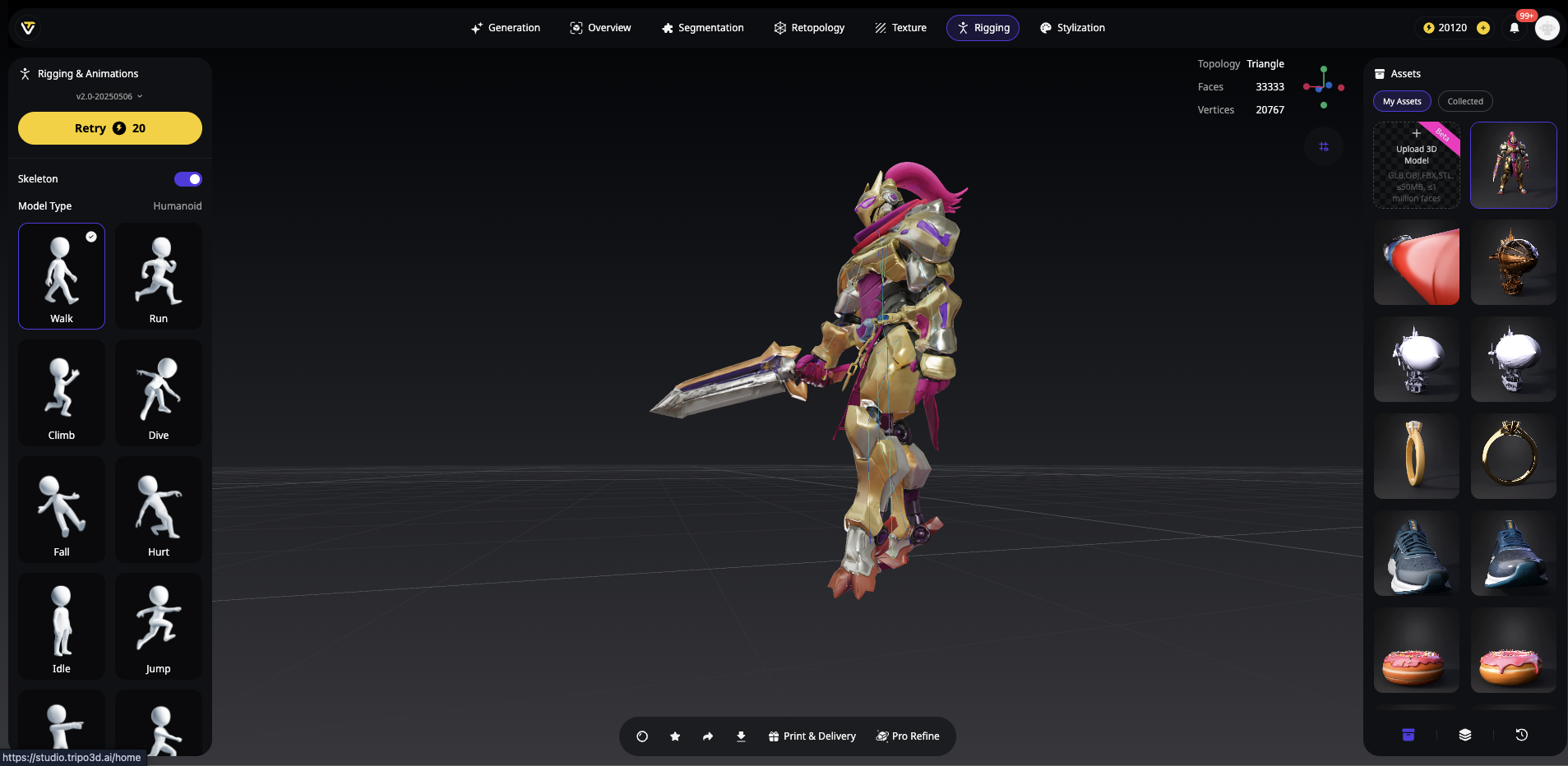Go to the Retopology tab
The image size is (1568, 766).
pyautogui.click(x=810, y=28)
